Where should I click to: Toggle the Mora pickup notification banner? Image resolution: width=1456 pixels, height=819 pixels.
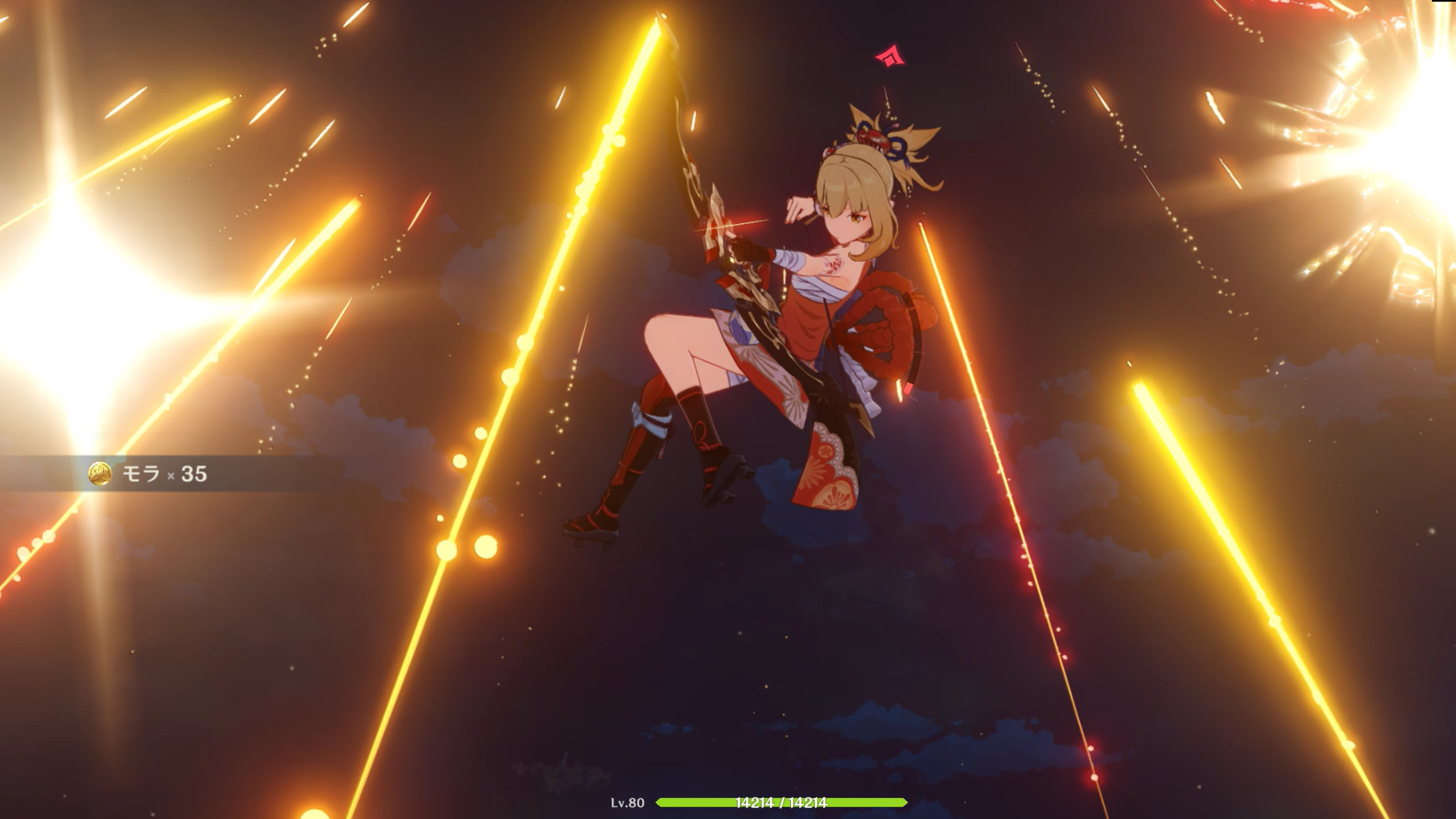pos(142,472)
